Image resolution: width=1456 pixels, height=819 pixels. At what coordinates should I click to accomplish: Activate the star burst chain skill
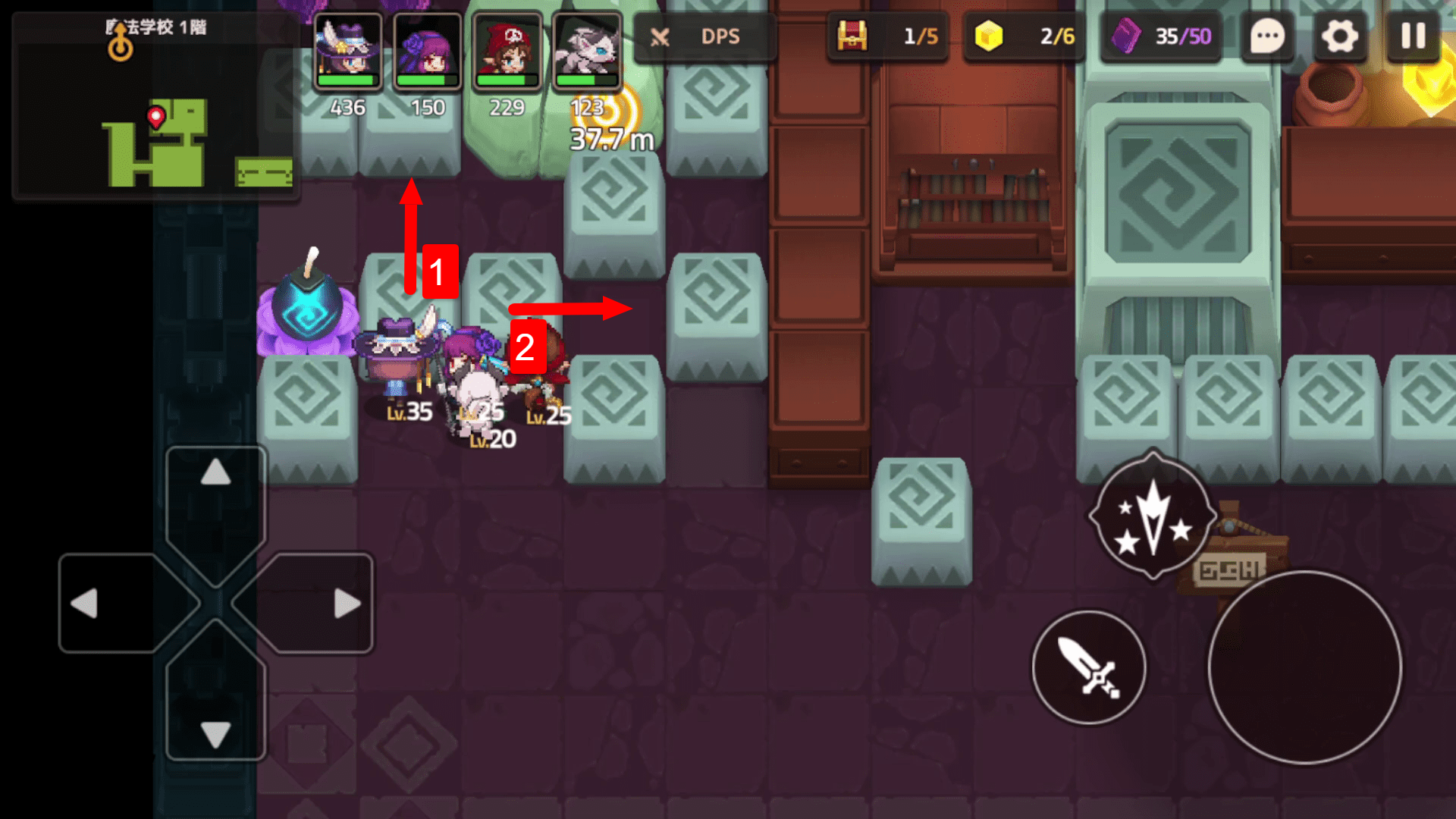coord(1153,516)
